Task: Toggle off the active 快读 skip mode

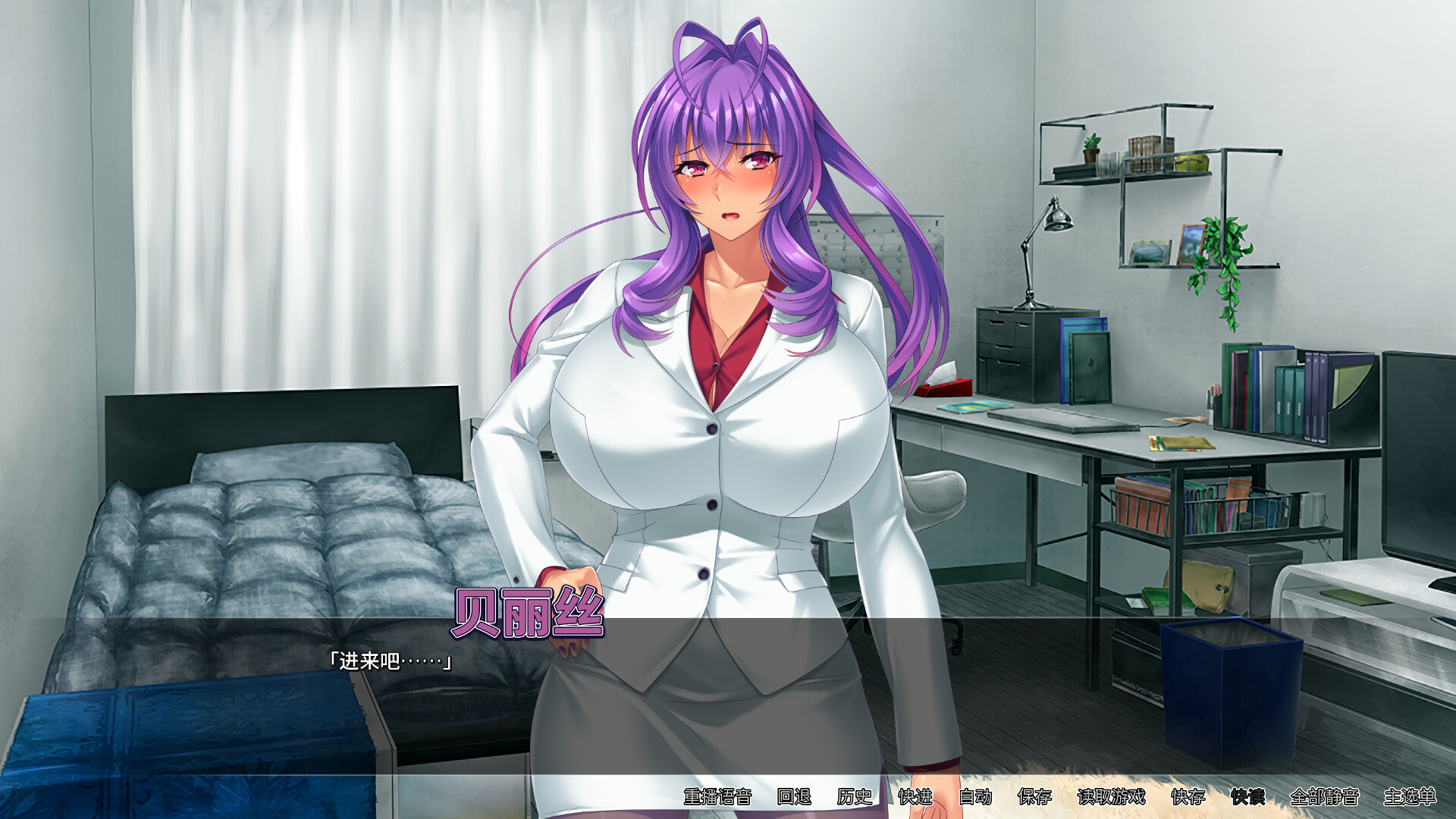Action: 1247,798
